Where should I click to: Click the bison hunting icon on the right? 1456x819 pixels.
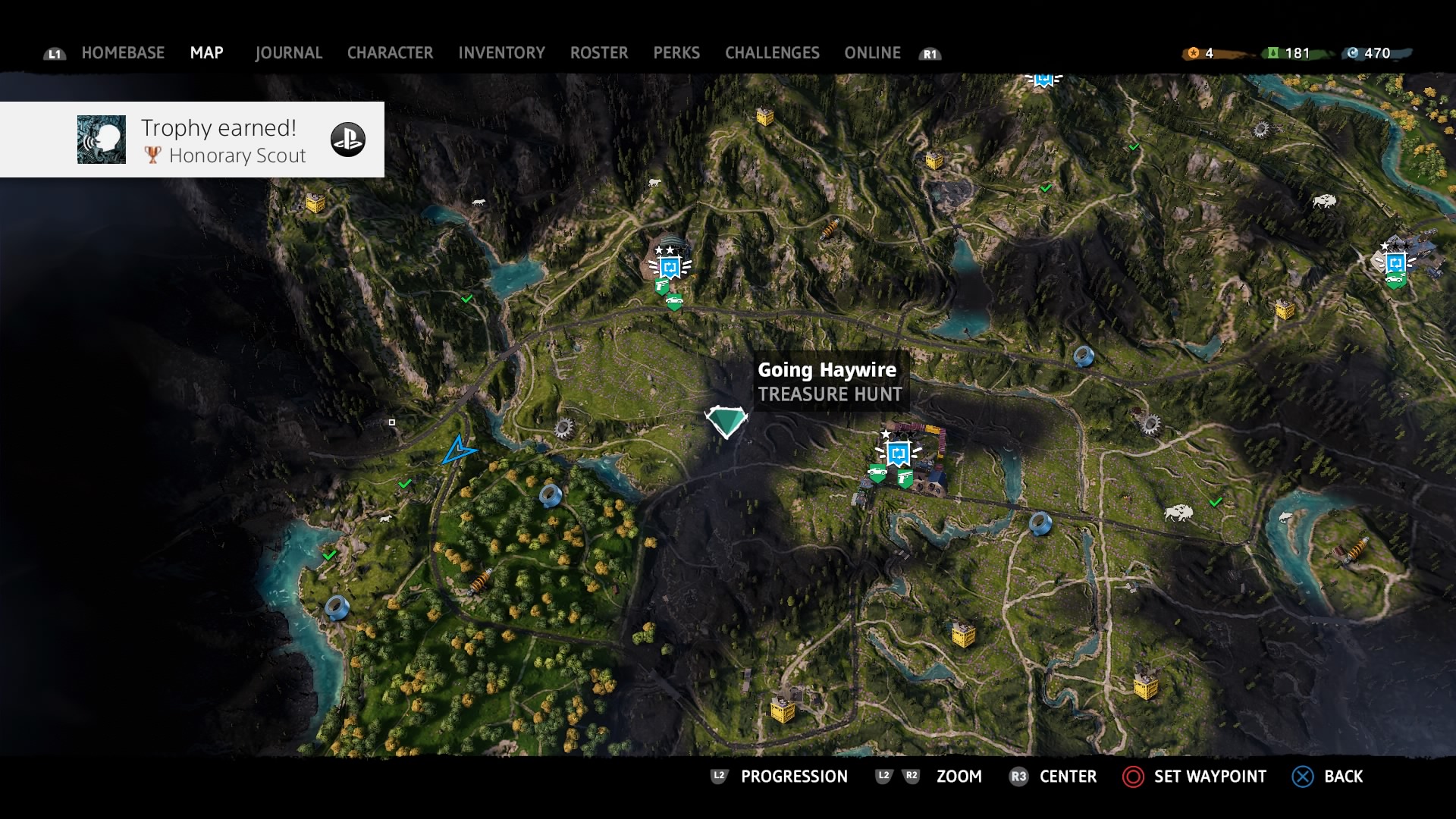click(x=1180, y=514)
